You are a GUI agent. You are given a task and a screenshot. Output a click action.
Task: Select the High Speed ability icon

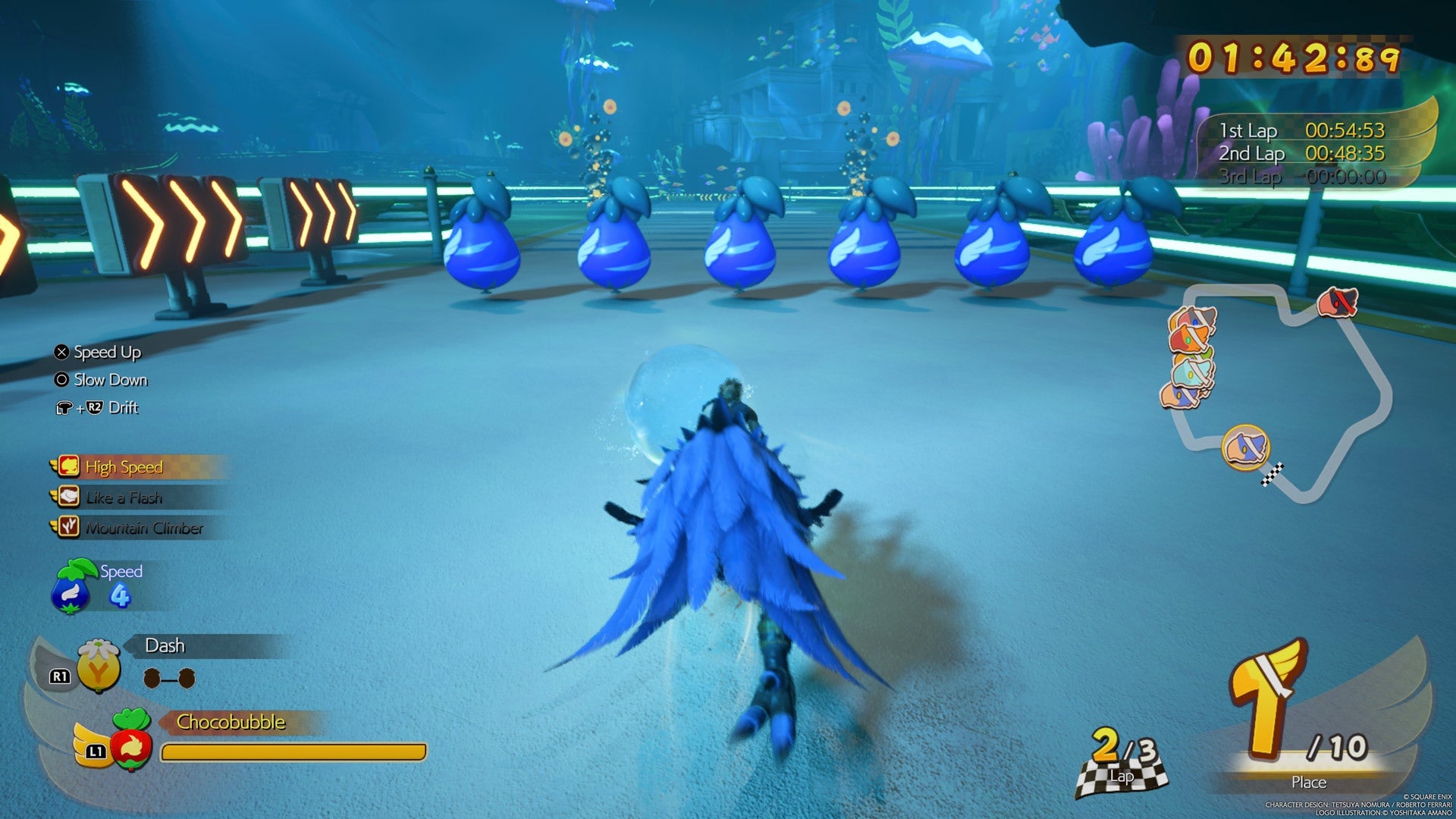67,467
